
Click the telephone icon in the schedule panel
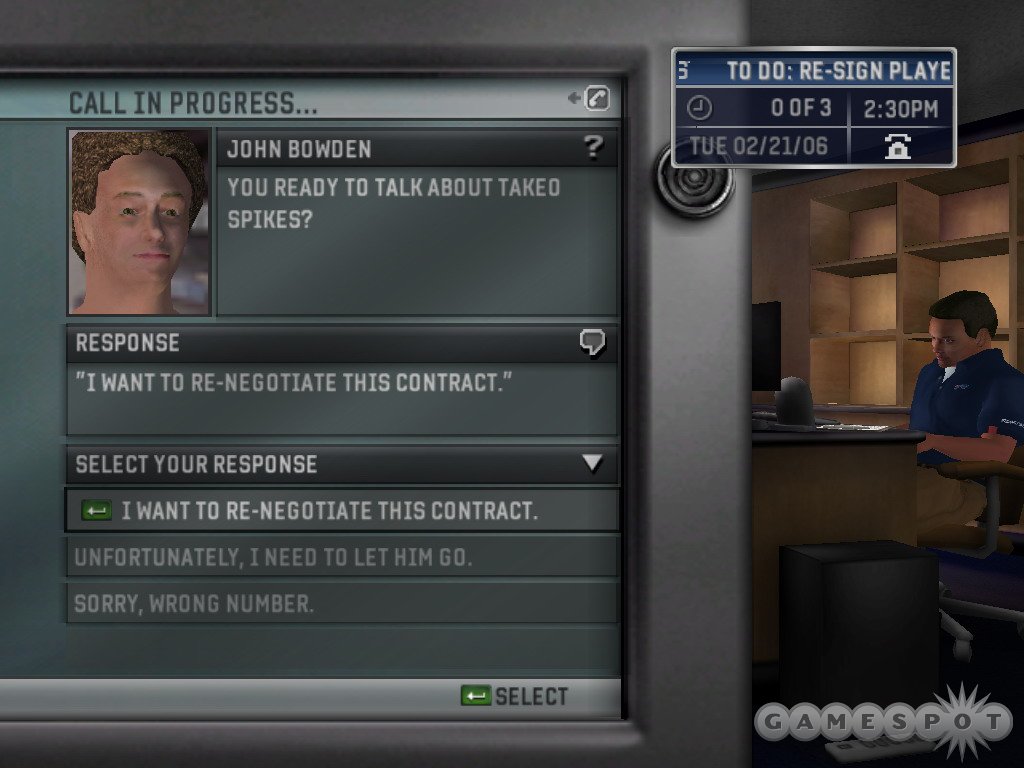(899, 146)
